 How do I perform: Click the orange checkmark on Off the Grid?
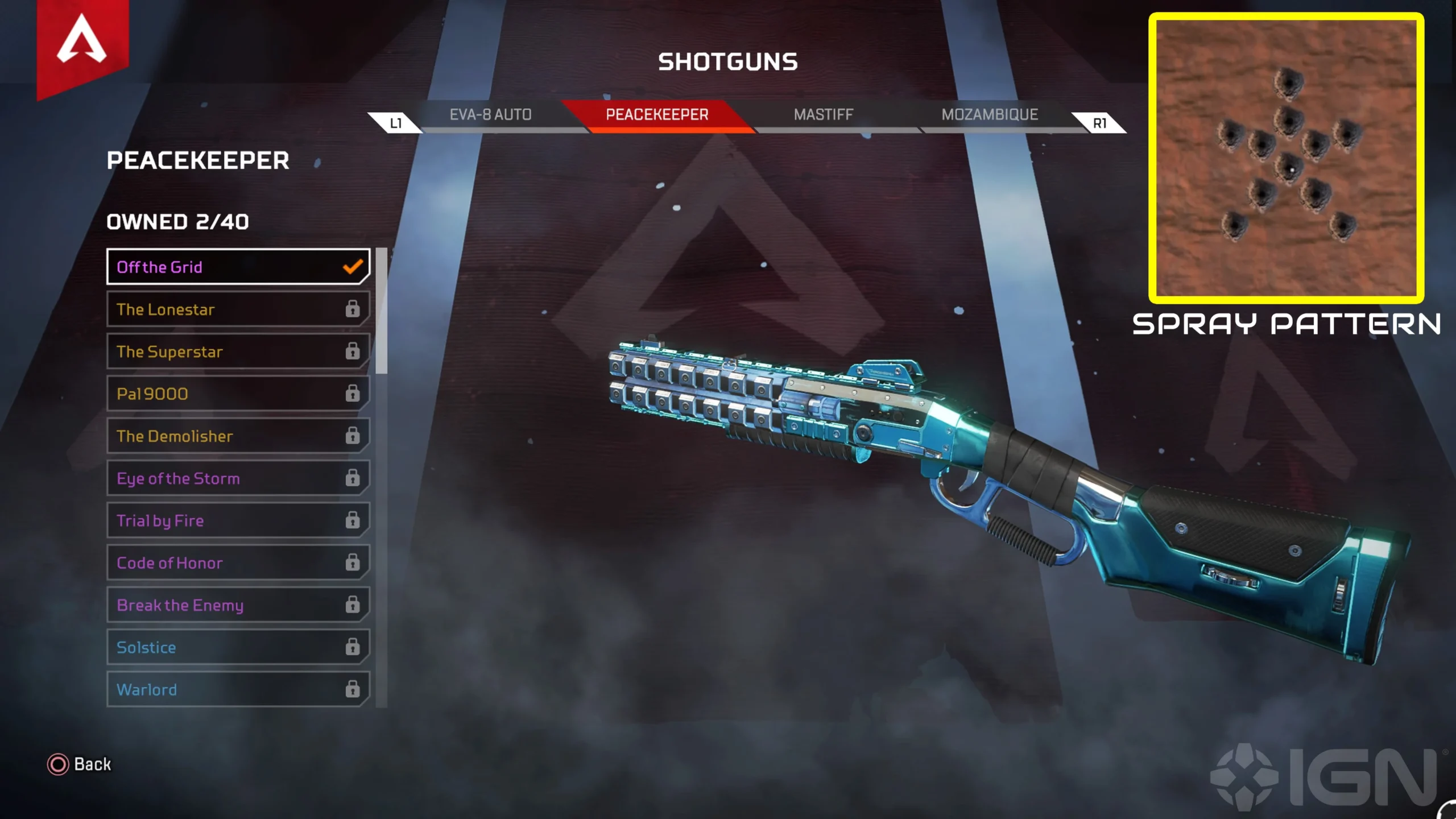coord(353,266)
